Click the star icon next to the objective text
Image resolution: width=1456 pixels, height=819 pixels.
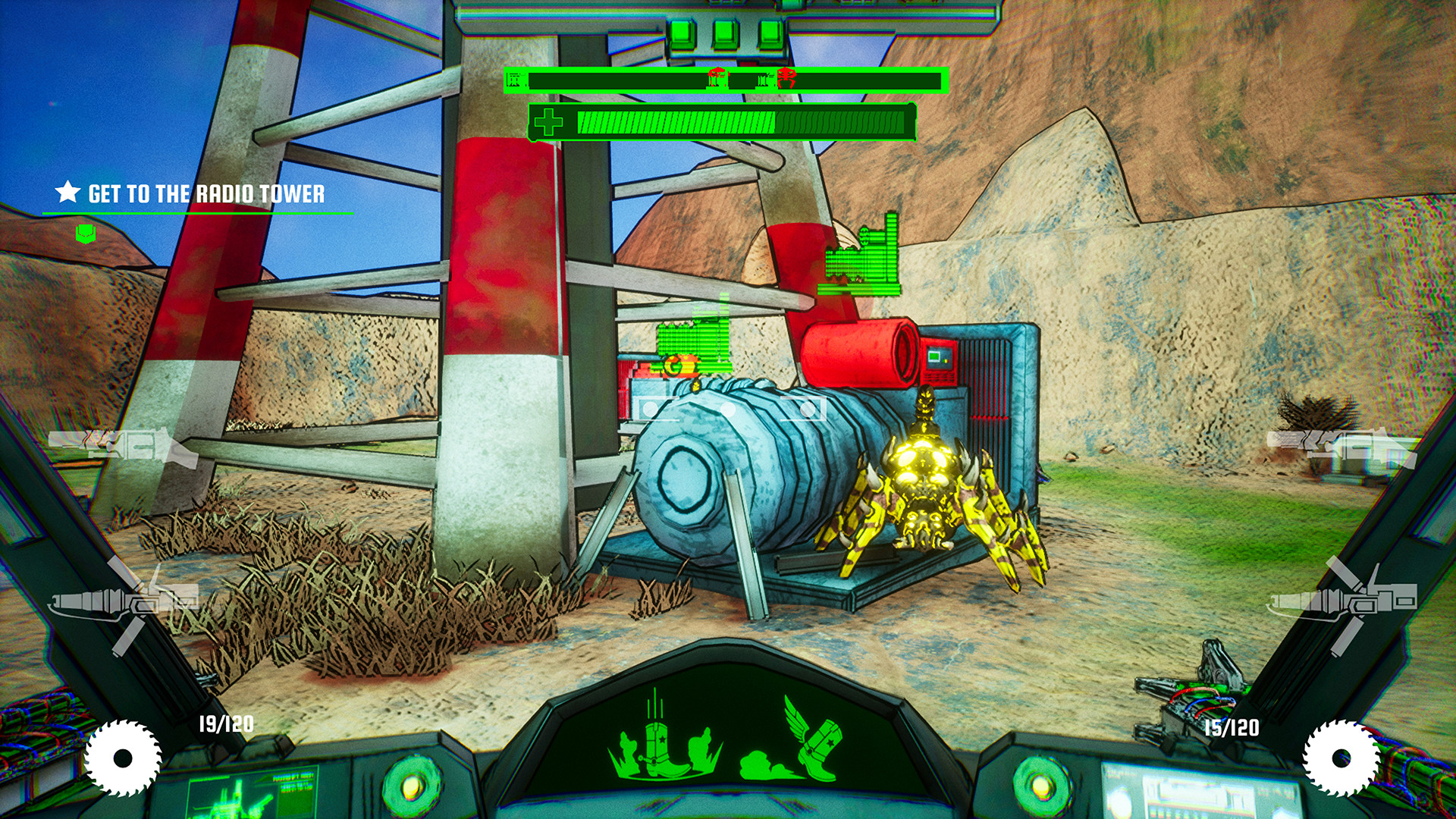pos(67,193)
